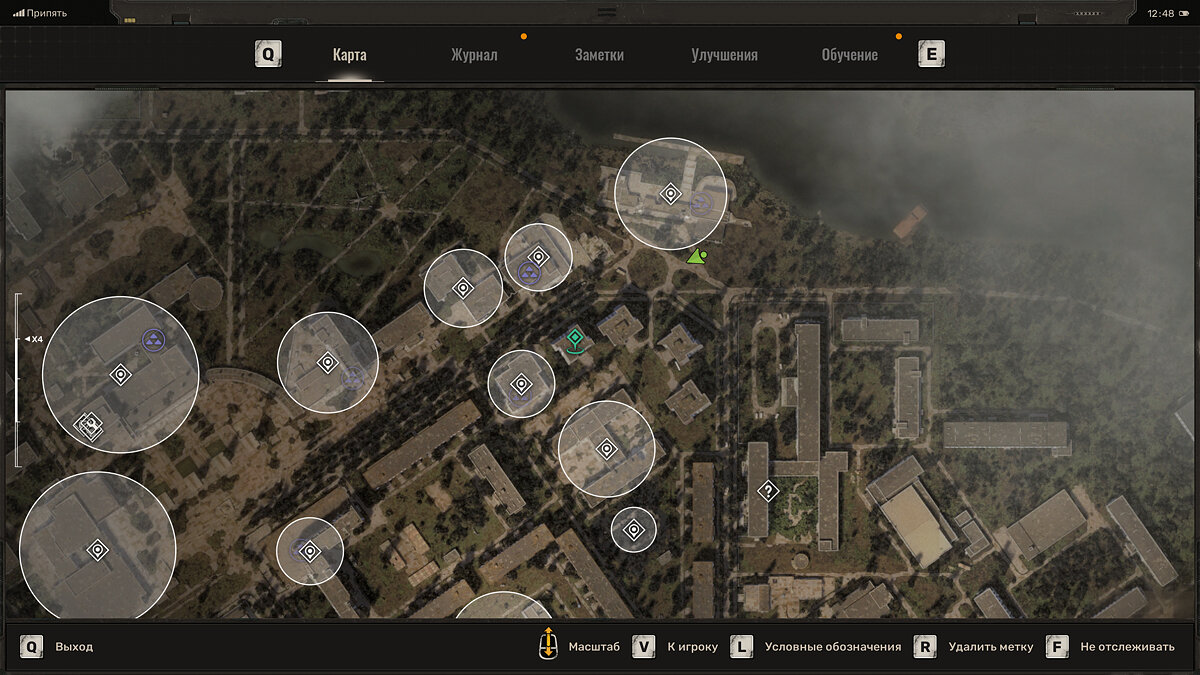
Task: Select the green tracked objective marker
Action: pos(574,337)
